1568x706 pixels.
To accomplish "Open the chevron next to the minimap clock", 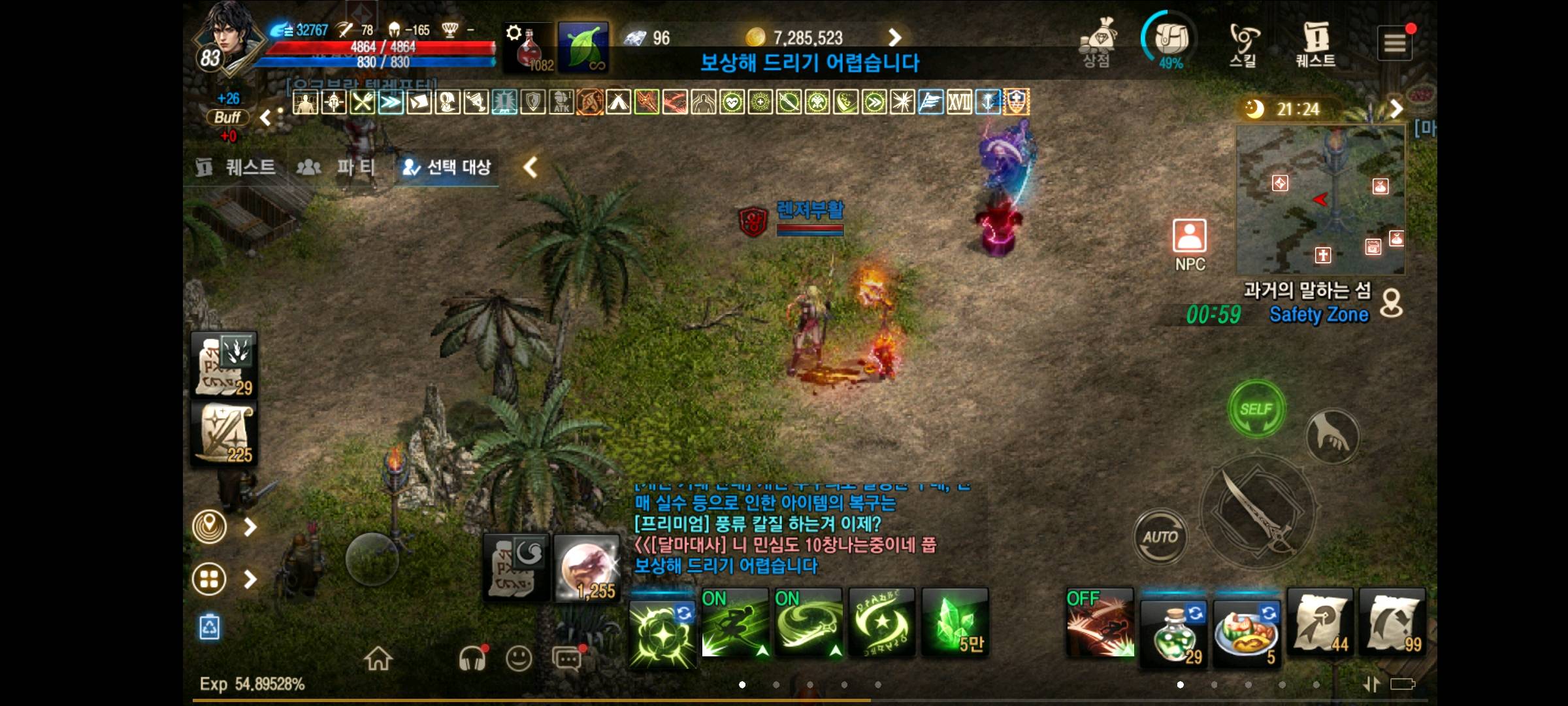I will pyautogui.click(x=1396, y=110).
